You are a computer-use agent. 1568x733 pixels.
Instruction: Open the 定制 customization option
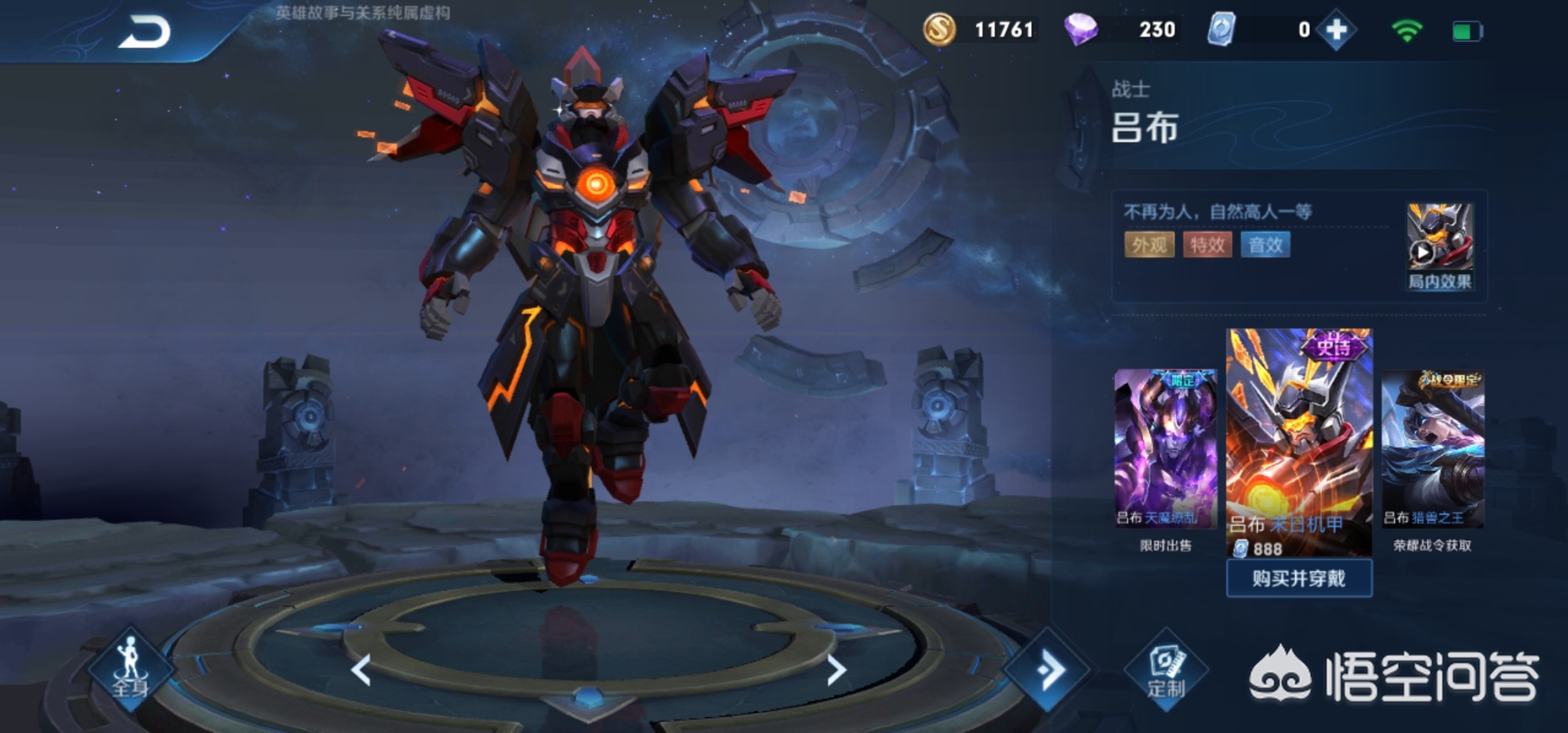(x=1166, y=671)
